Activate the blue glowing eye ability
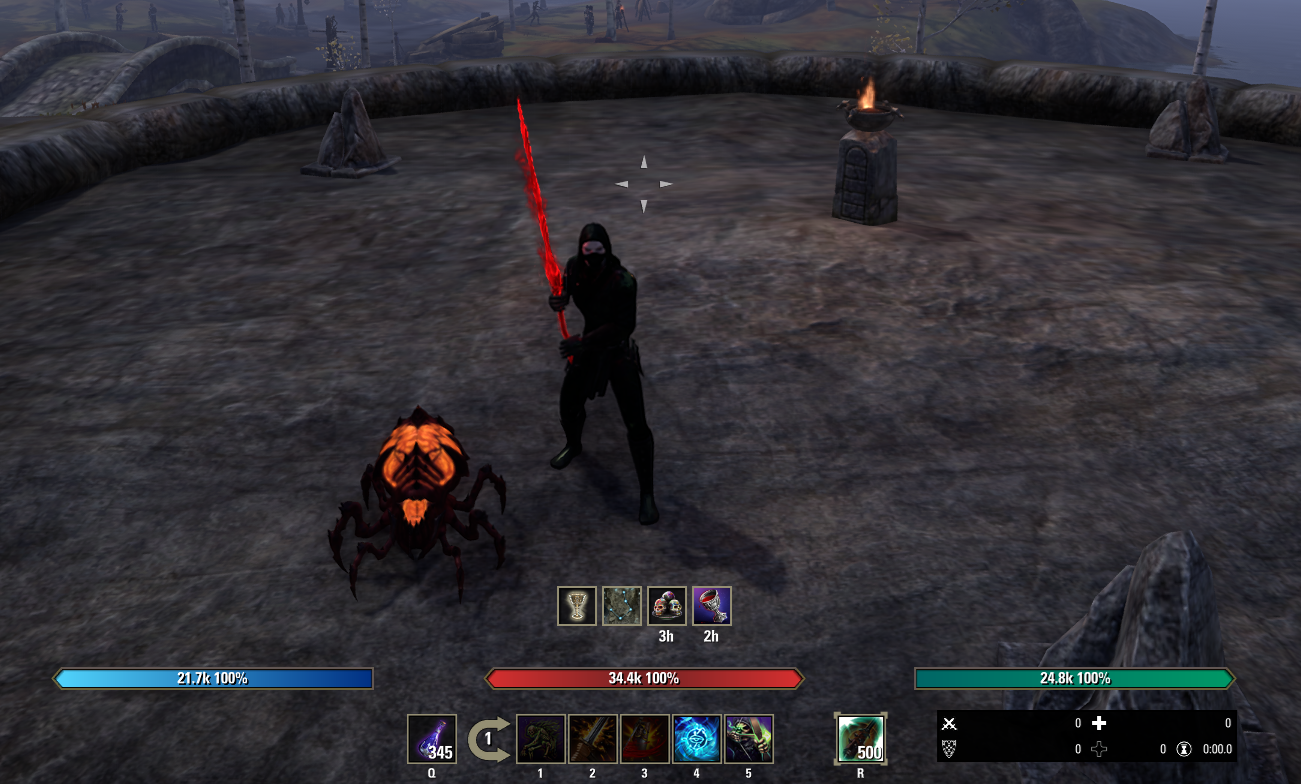 click(697, 739)
